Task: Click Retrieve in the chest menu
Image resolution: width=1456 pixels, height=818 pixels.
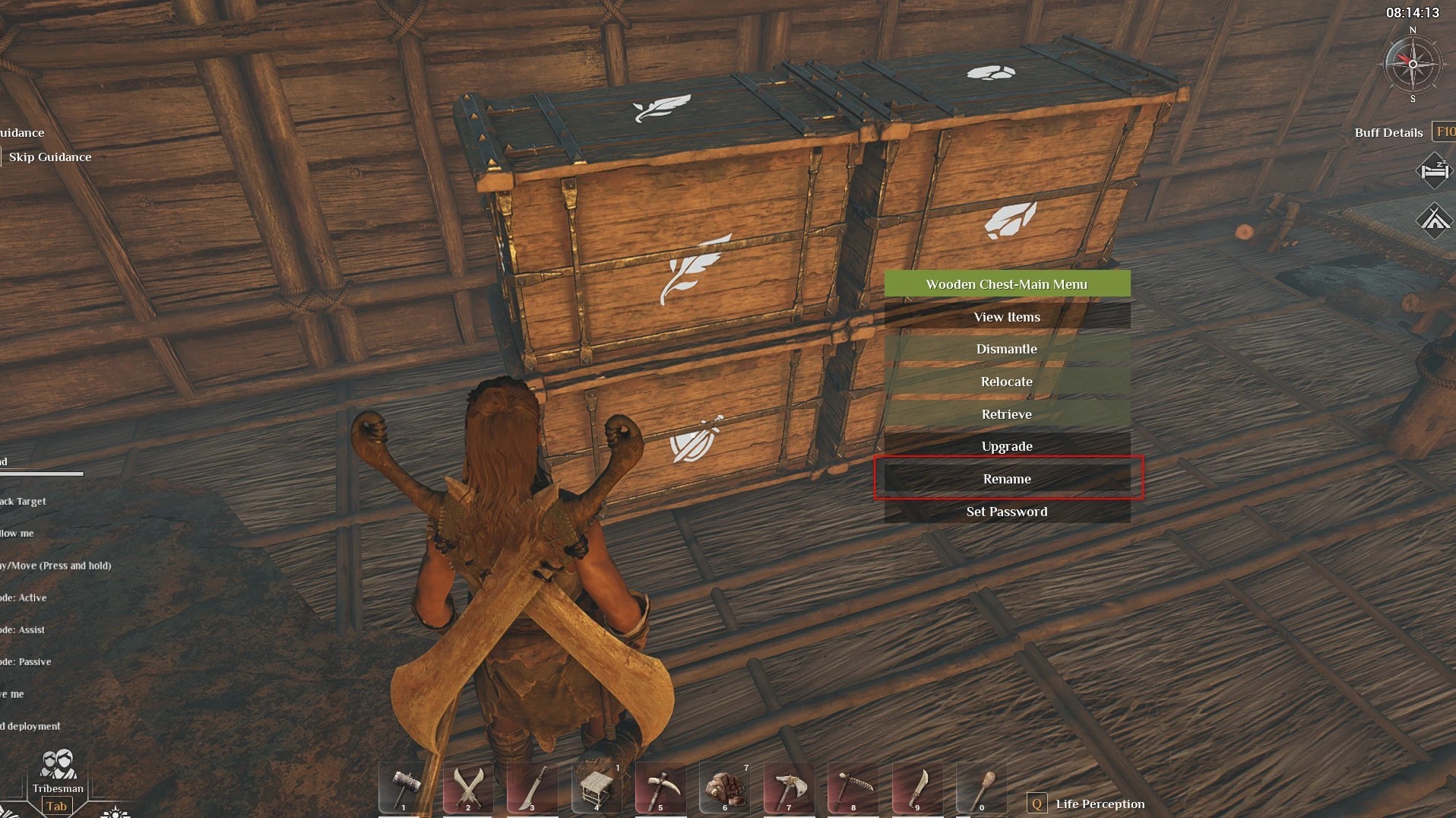Action: 1007,414
